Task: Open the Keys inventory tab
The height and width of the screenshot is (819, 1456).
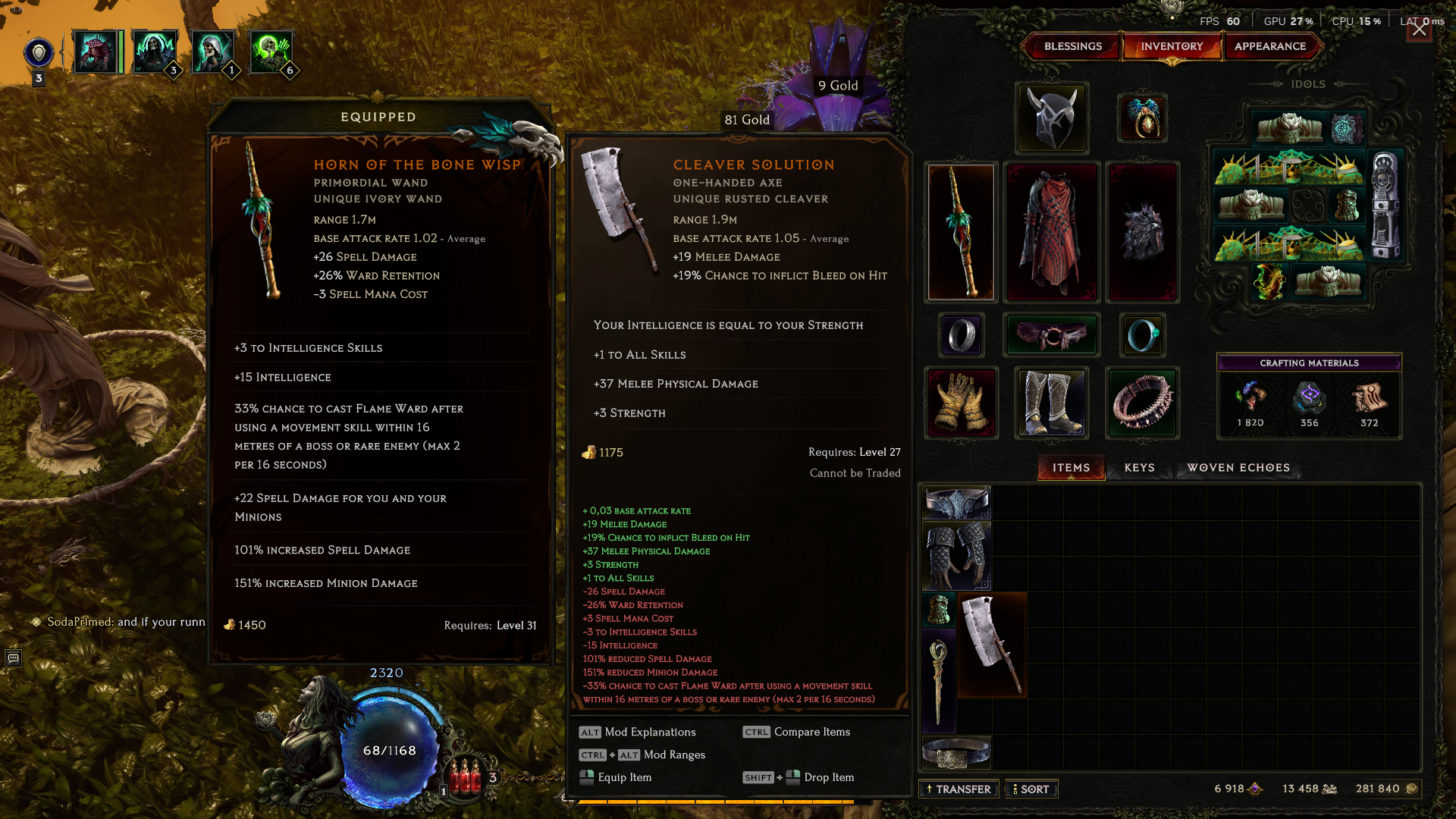Action: click(x=1139, y=468)
